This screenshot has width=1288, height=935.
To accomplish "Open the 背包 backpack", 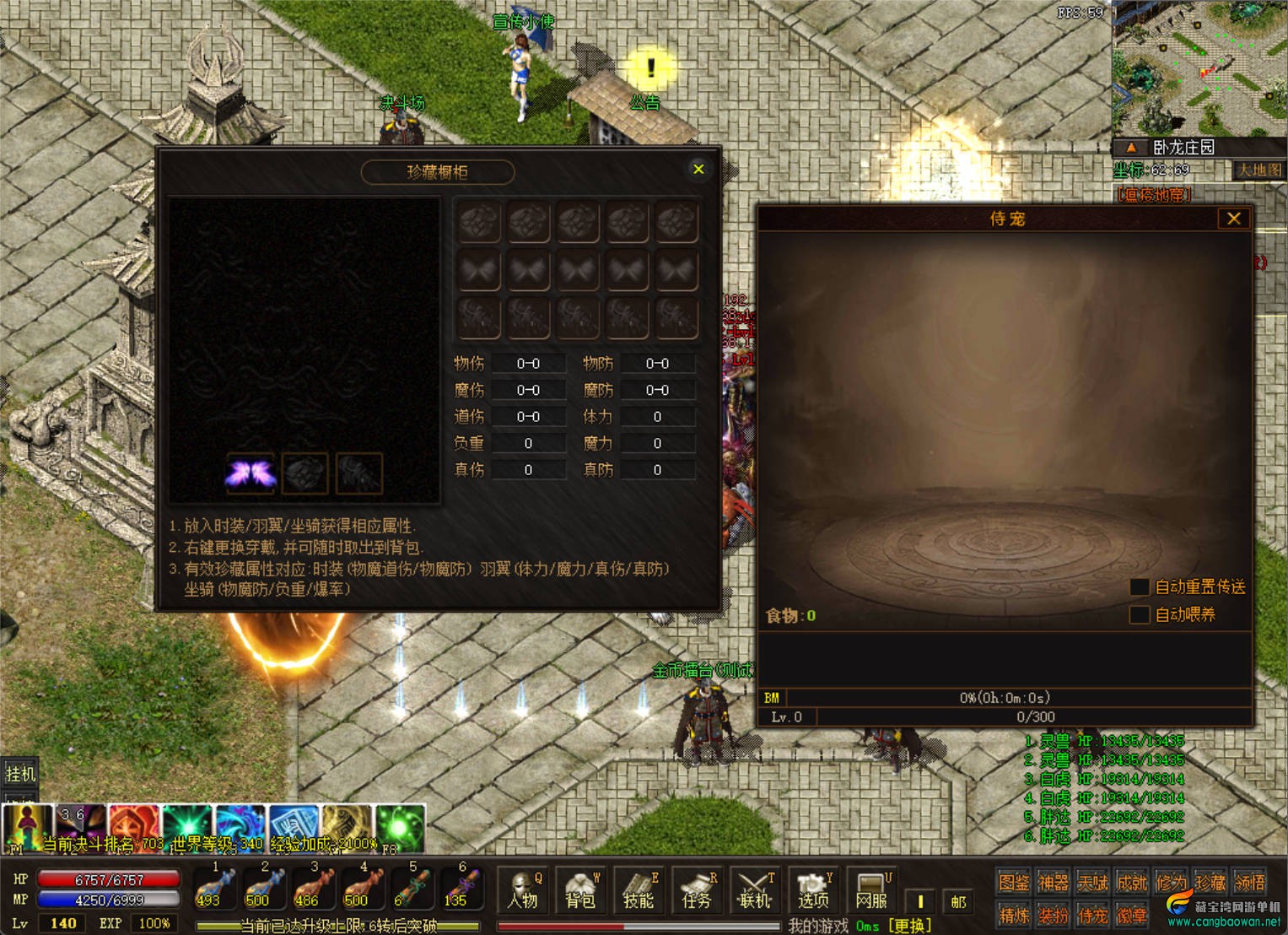I will (x=581, y=891).
